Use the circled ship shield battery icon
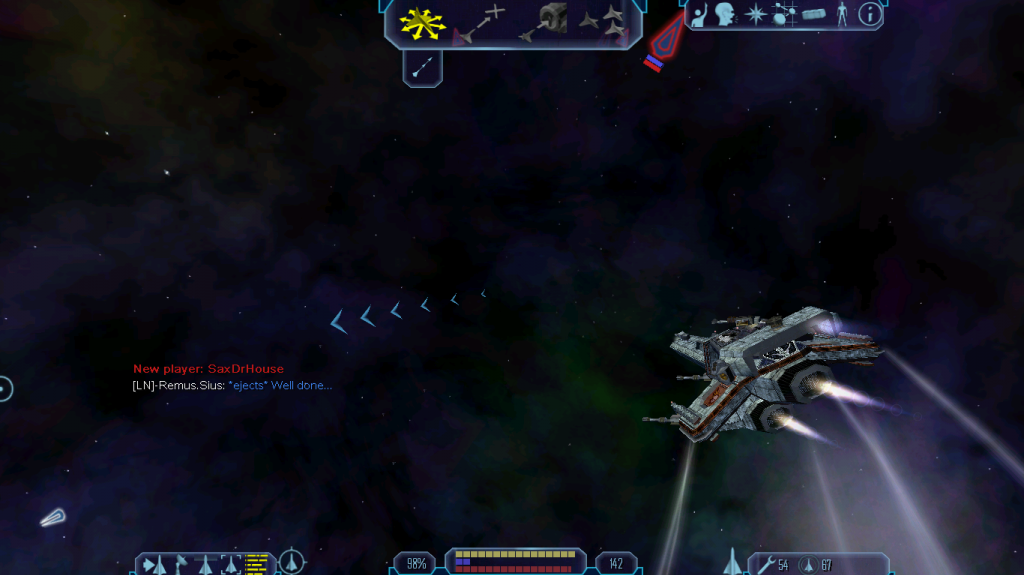 [808, 566]
